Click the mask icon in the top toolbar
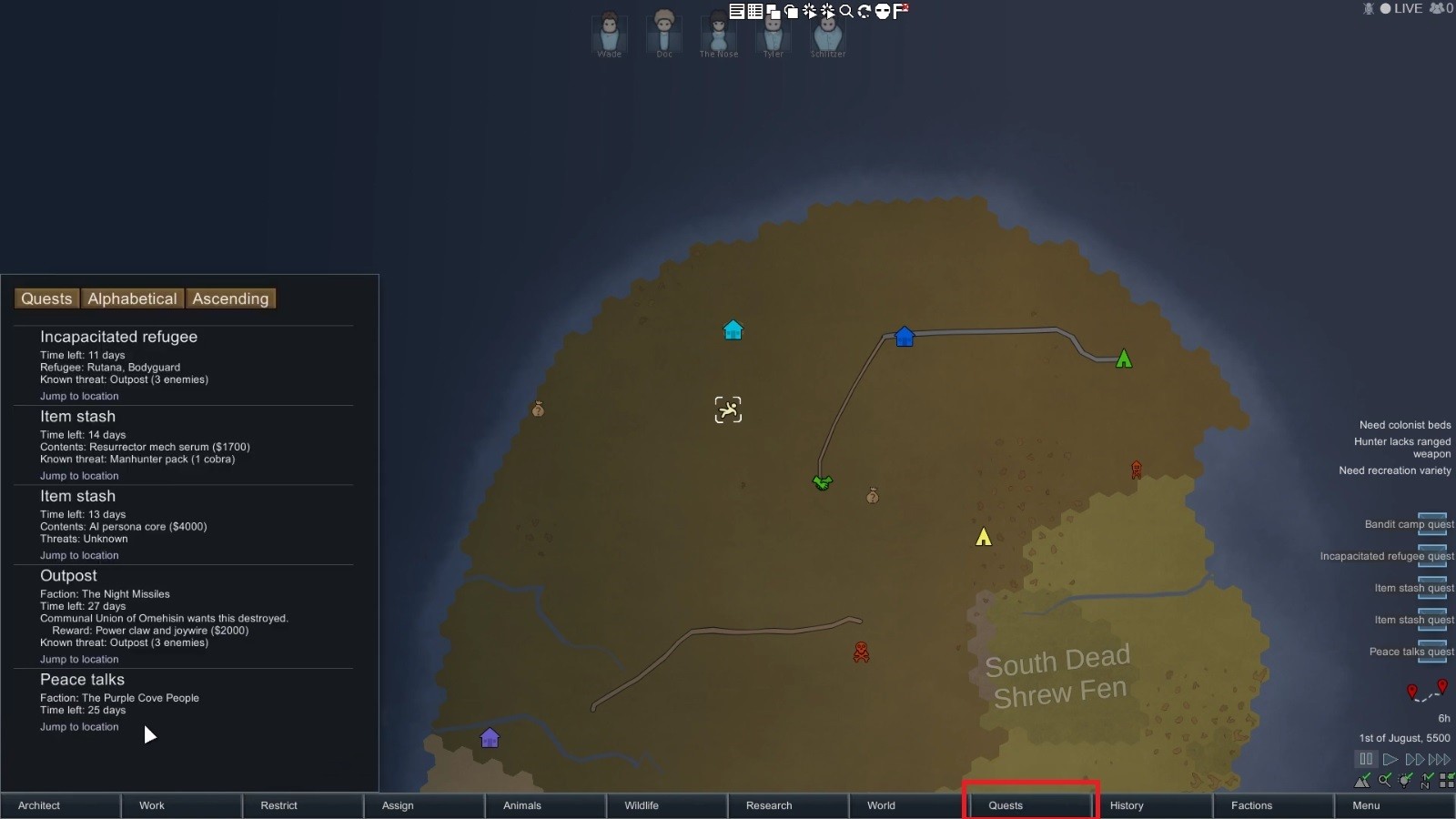Viewport: 1456px width, 819px height. click(x=881, y=11)
